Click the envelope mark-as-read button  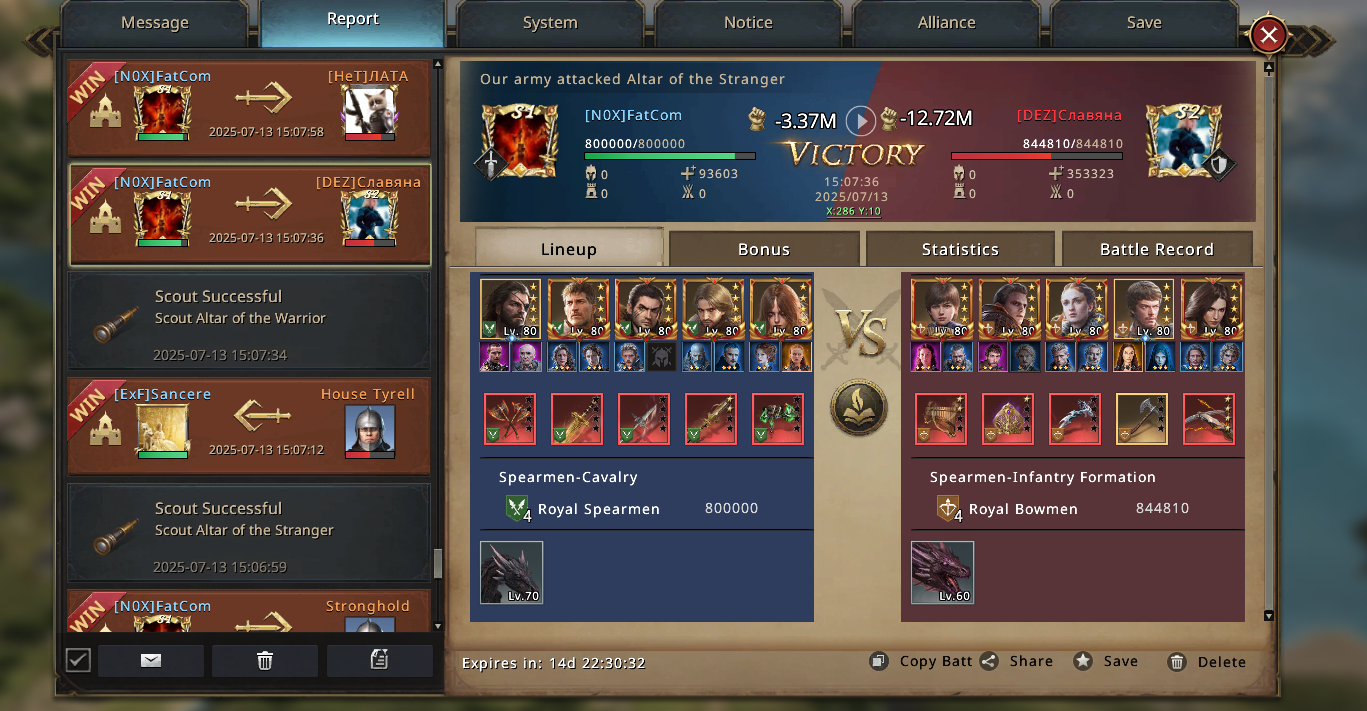(151, 660)
